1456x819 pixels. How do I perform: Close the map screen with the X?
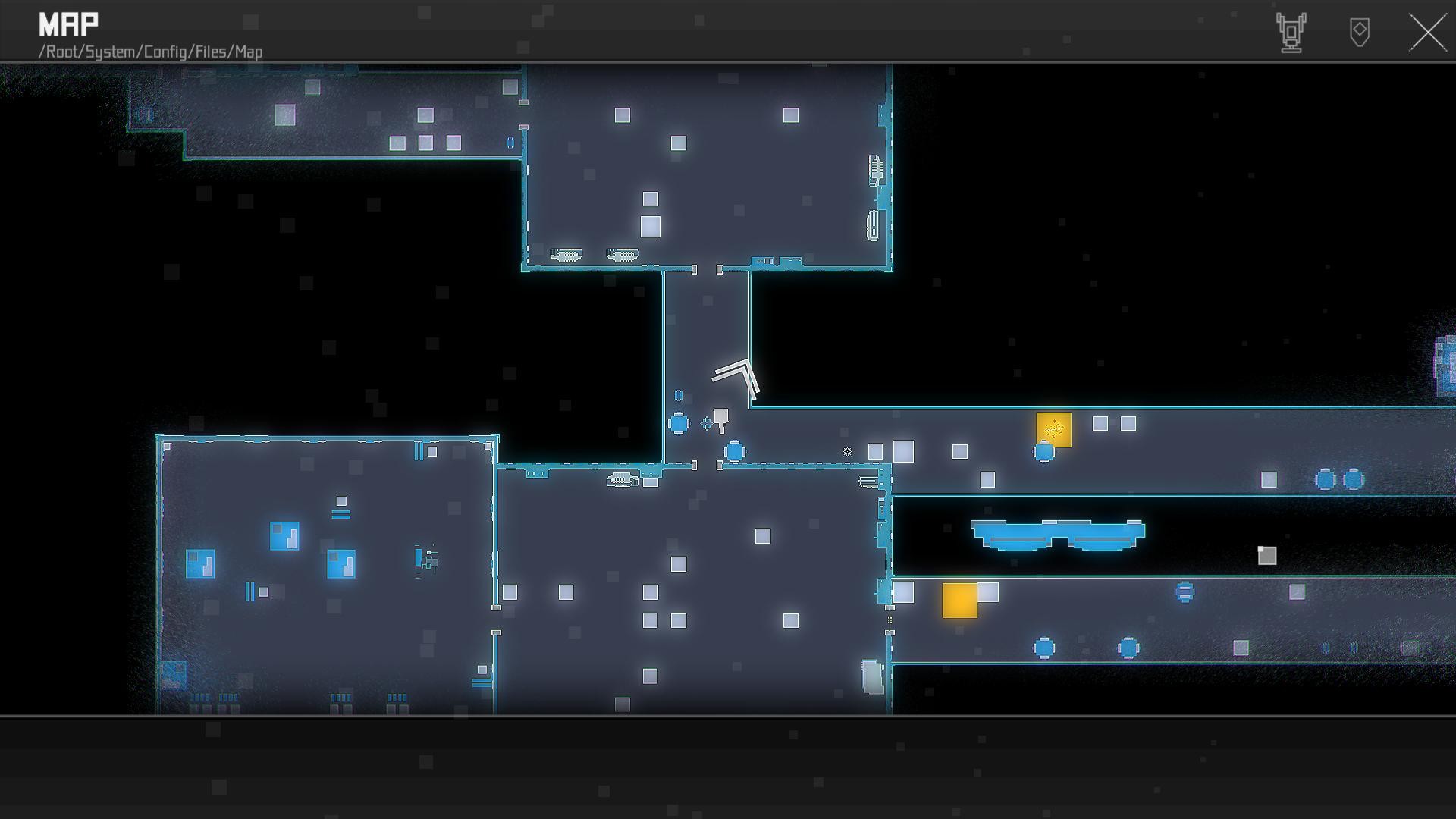(x=1427, y=32)
